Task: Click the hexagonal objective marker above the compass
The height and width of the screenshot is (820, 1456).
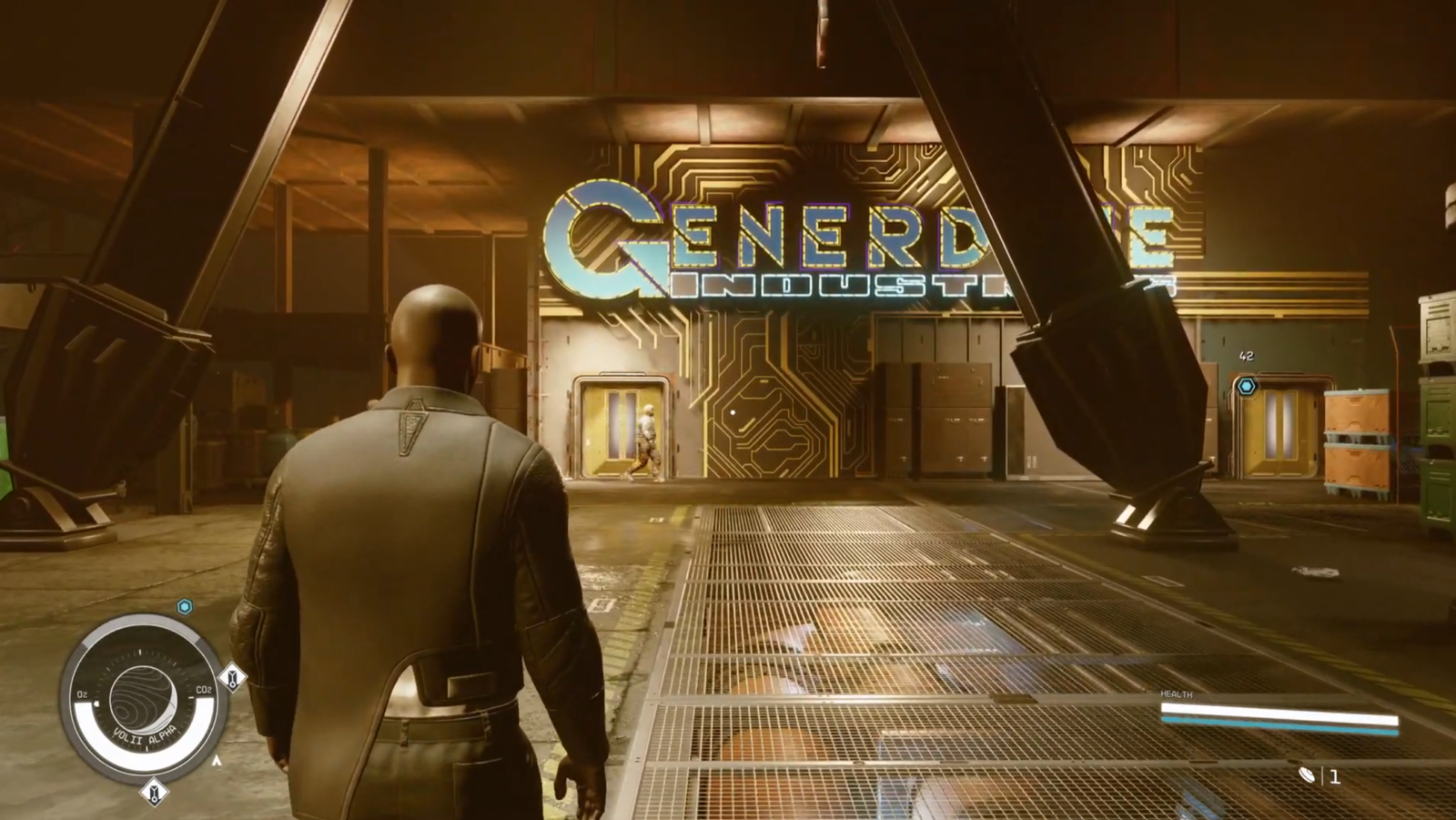Action: tap(184, 606)
